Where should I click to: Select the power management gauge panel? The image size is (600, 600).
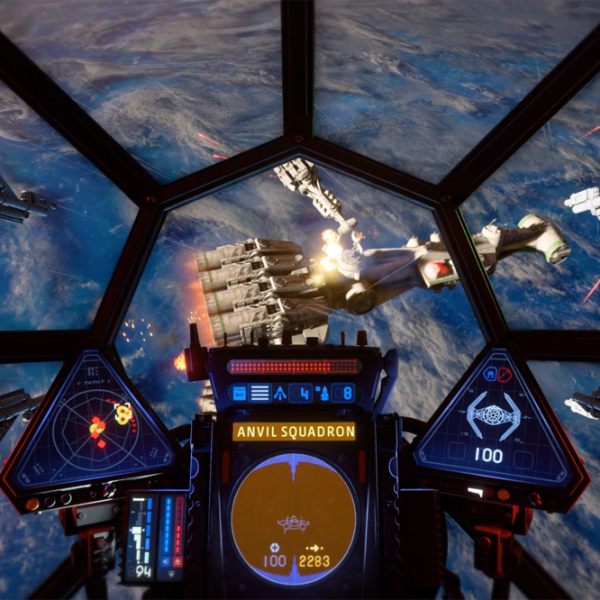tap(153, 536)
